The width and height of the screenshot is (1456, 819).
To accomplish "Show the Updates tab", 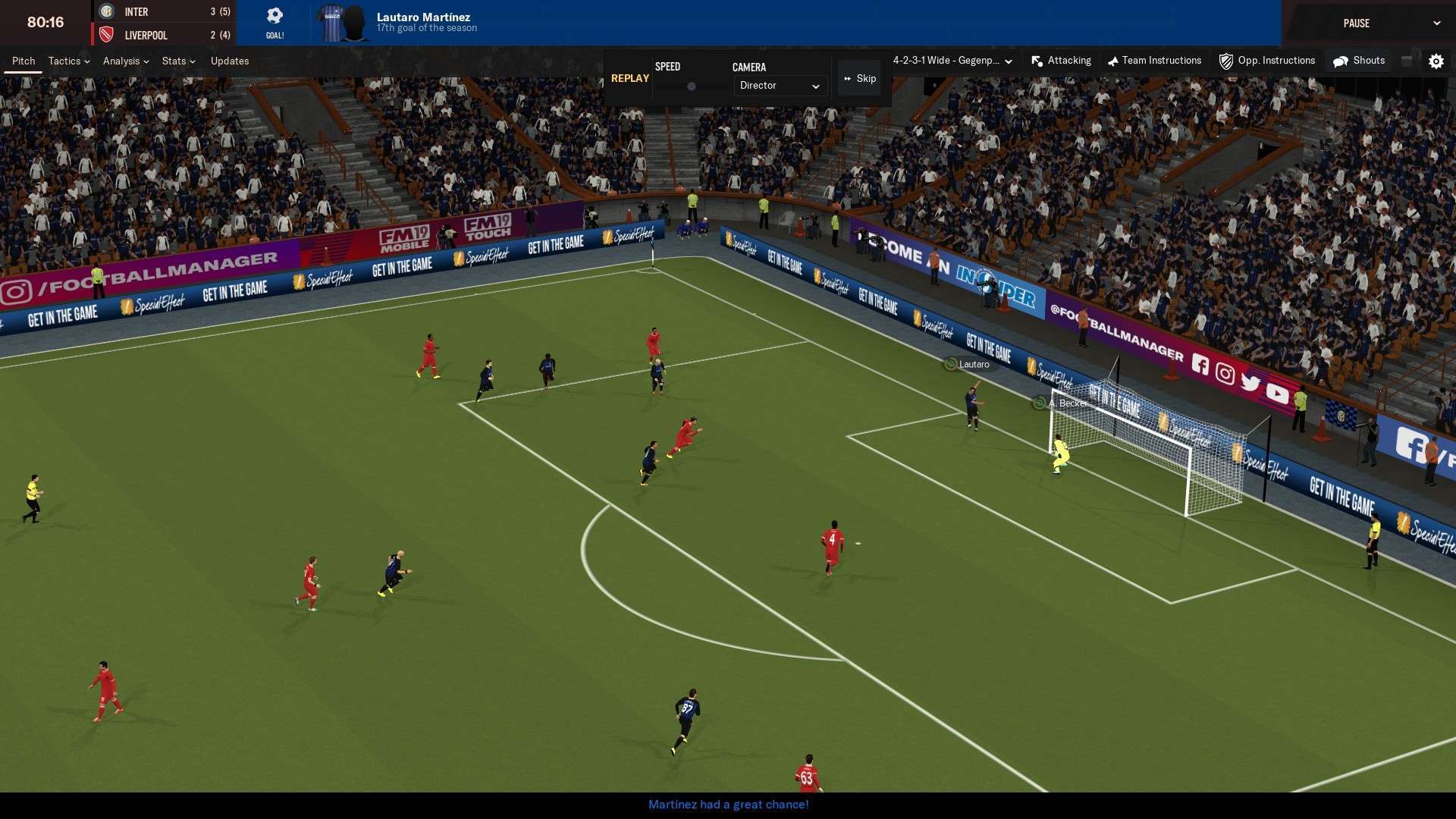I will click(229, 61).
